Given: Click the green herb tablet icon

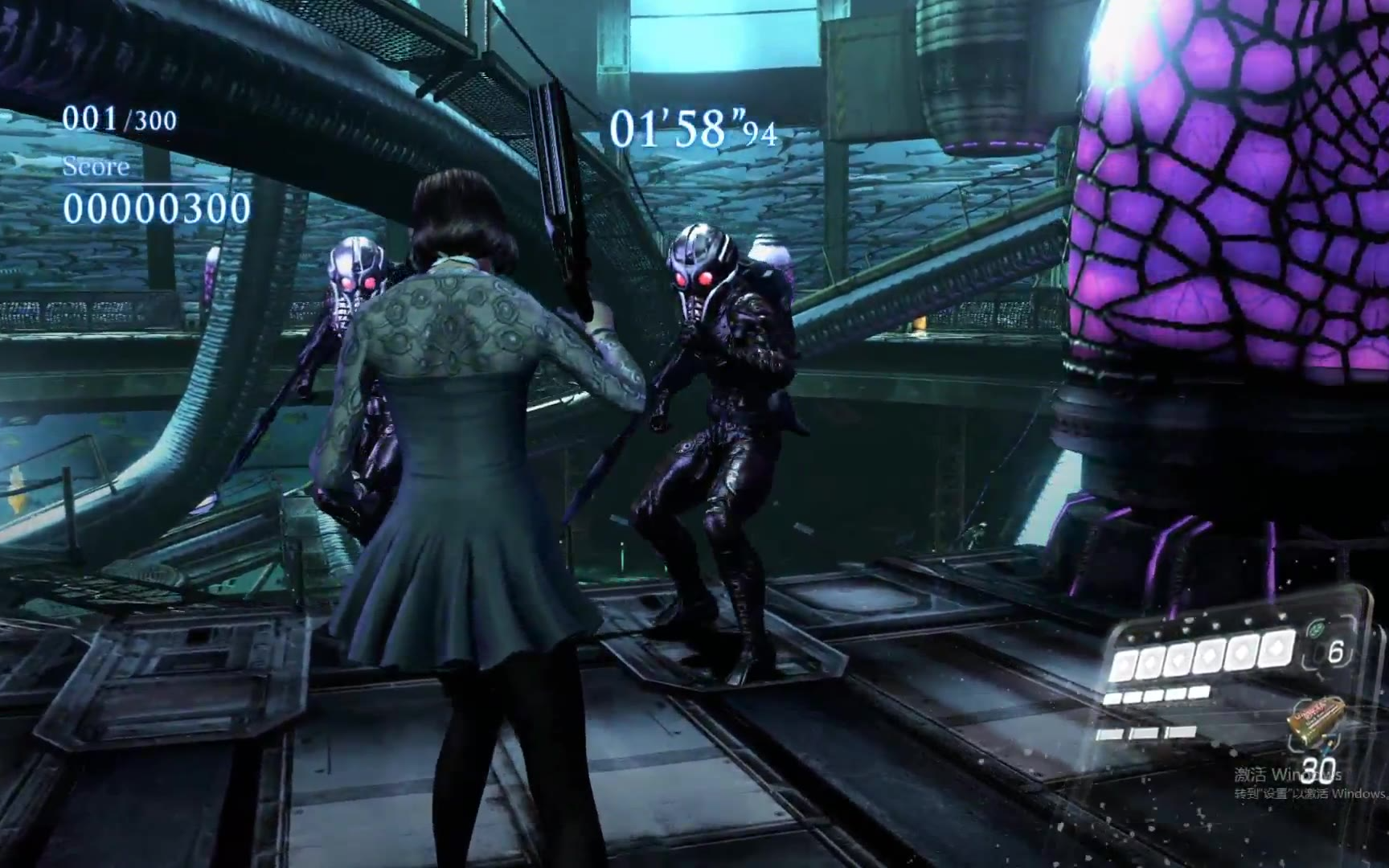Looking at the screenshot, I should (1316, 630).
